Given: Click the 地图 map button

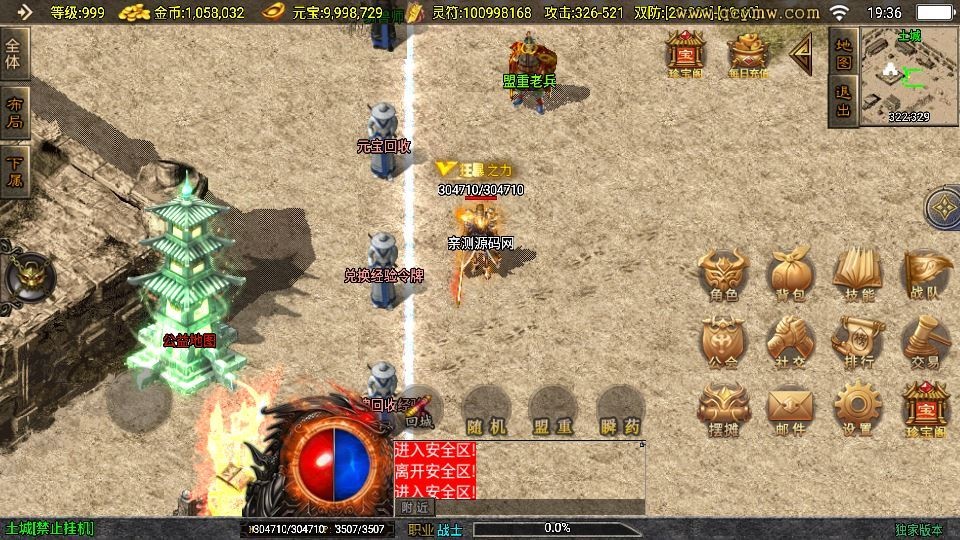Looking at the screenshot, I should [x=843, y=54].
